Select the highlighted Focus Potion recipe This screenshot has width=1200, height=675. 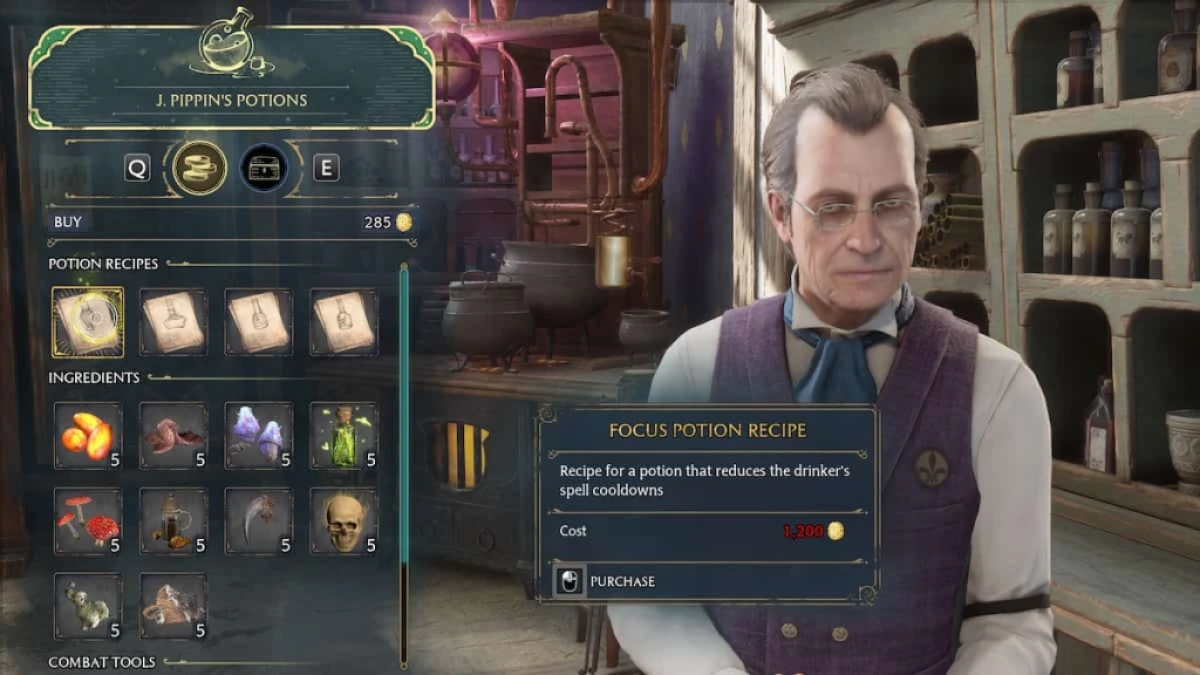[88, 322]
